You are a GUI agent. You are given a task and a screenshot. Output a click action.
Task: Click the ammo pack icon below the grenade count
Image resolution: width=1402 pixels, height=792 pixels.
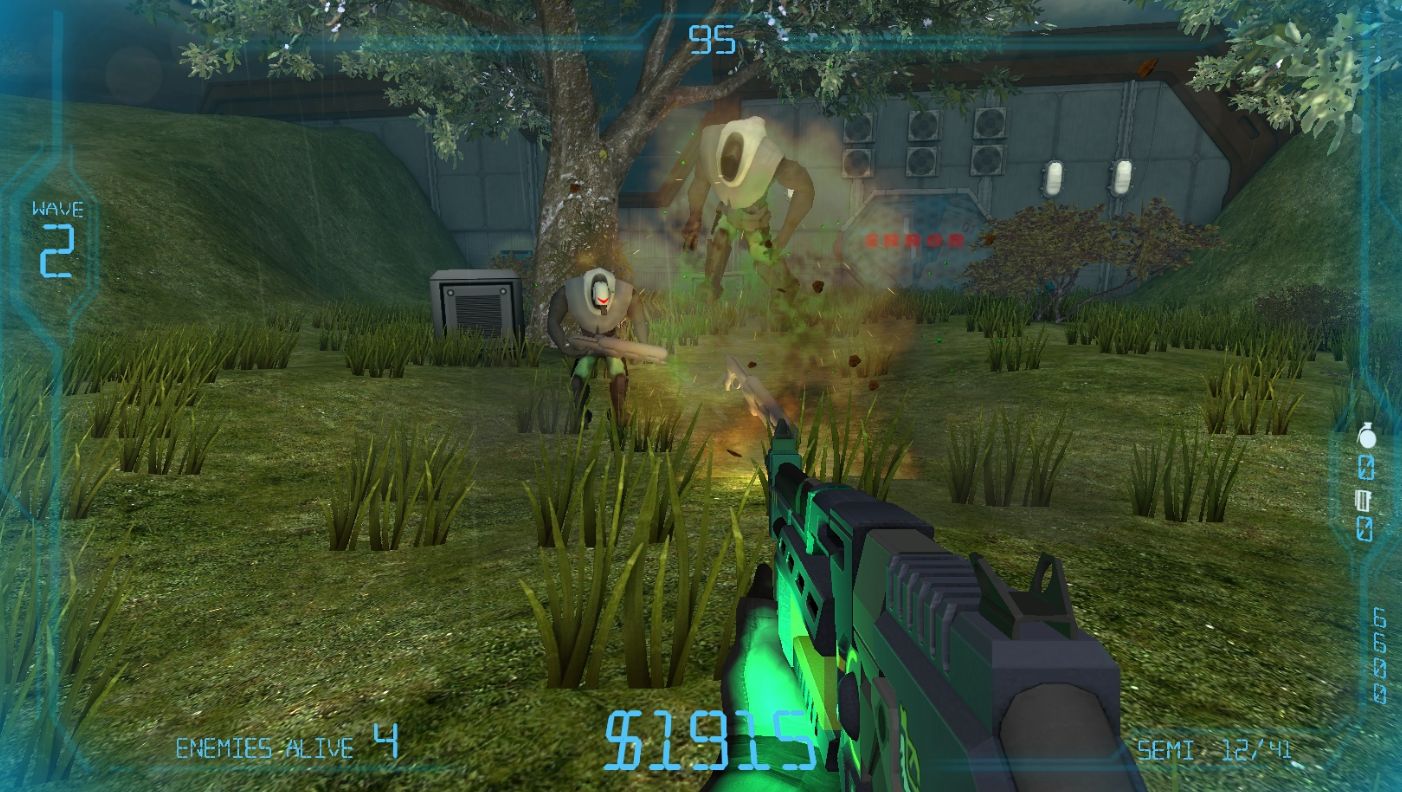pyautogui.click(x=1365, y=498)
